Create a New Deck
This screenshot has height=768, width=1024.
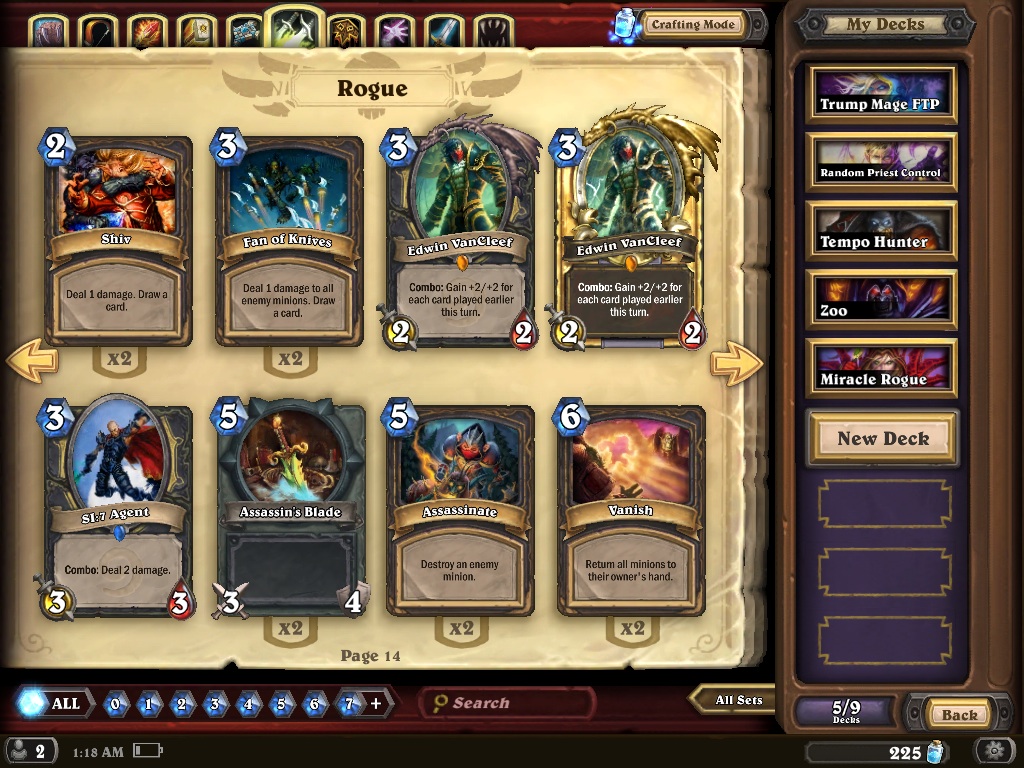pyautogui.click(x=882, y=438)
